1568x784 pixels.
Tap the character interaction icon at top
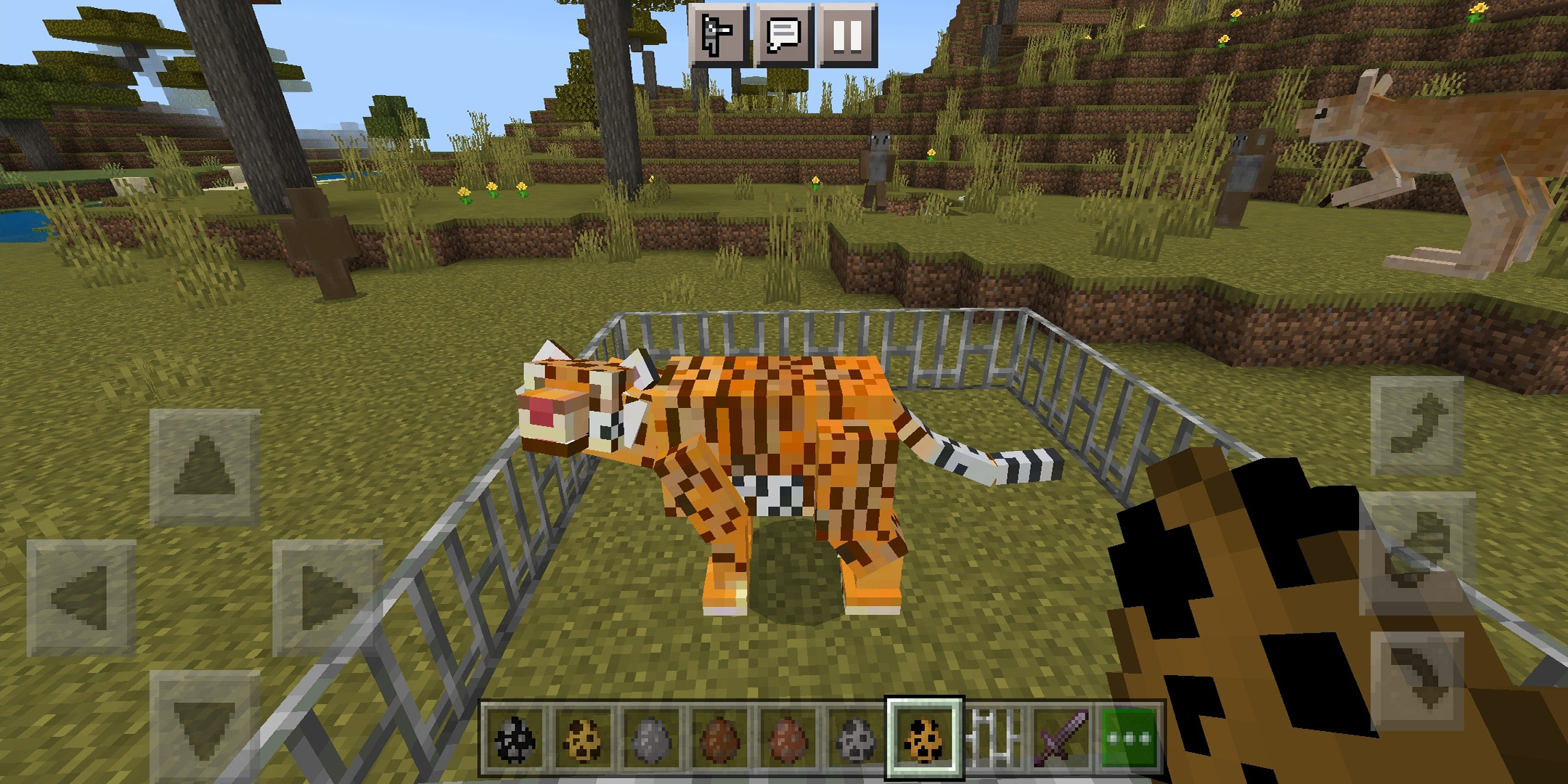point(719,35)
